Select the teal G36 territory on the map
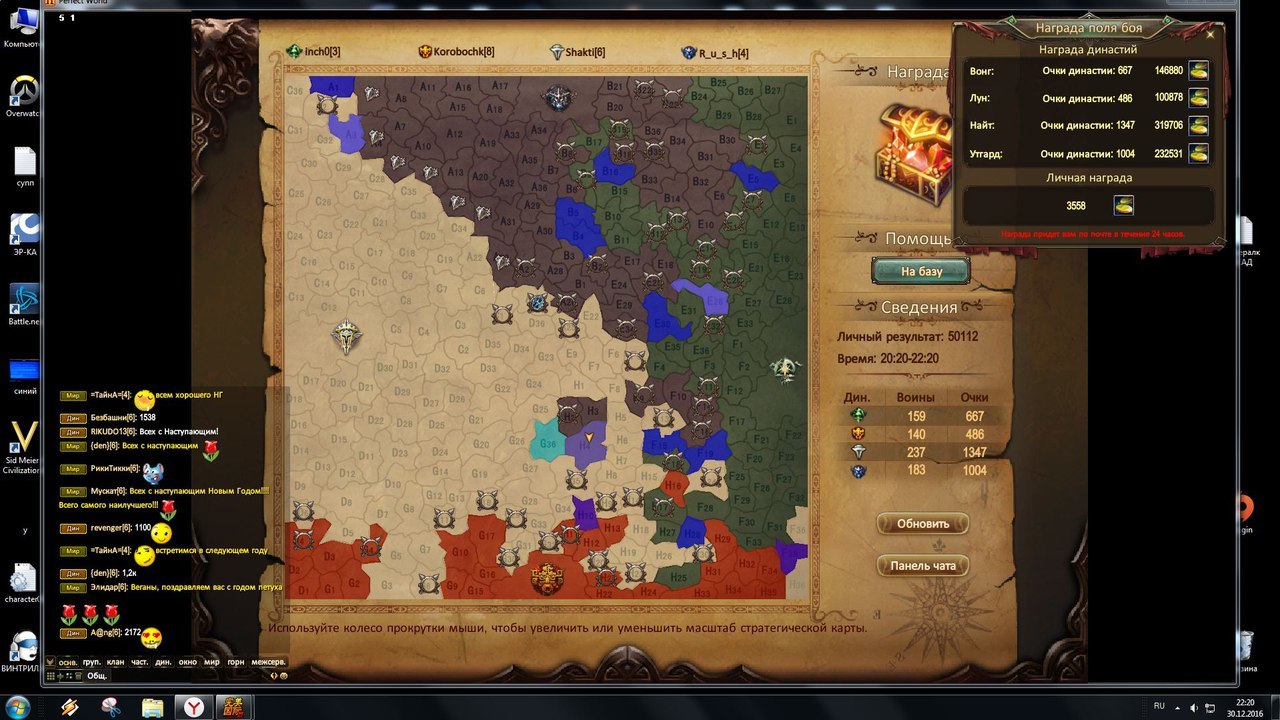This screenshot has width=1280, height=720. [547, 445]
